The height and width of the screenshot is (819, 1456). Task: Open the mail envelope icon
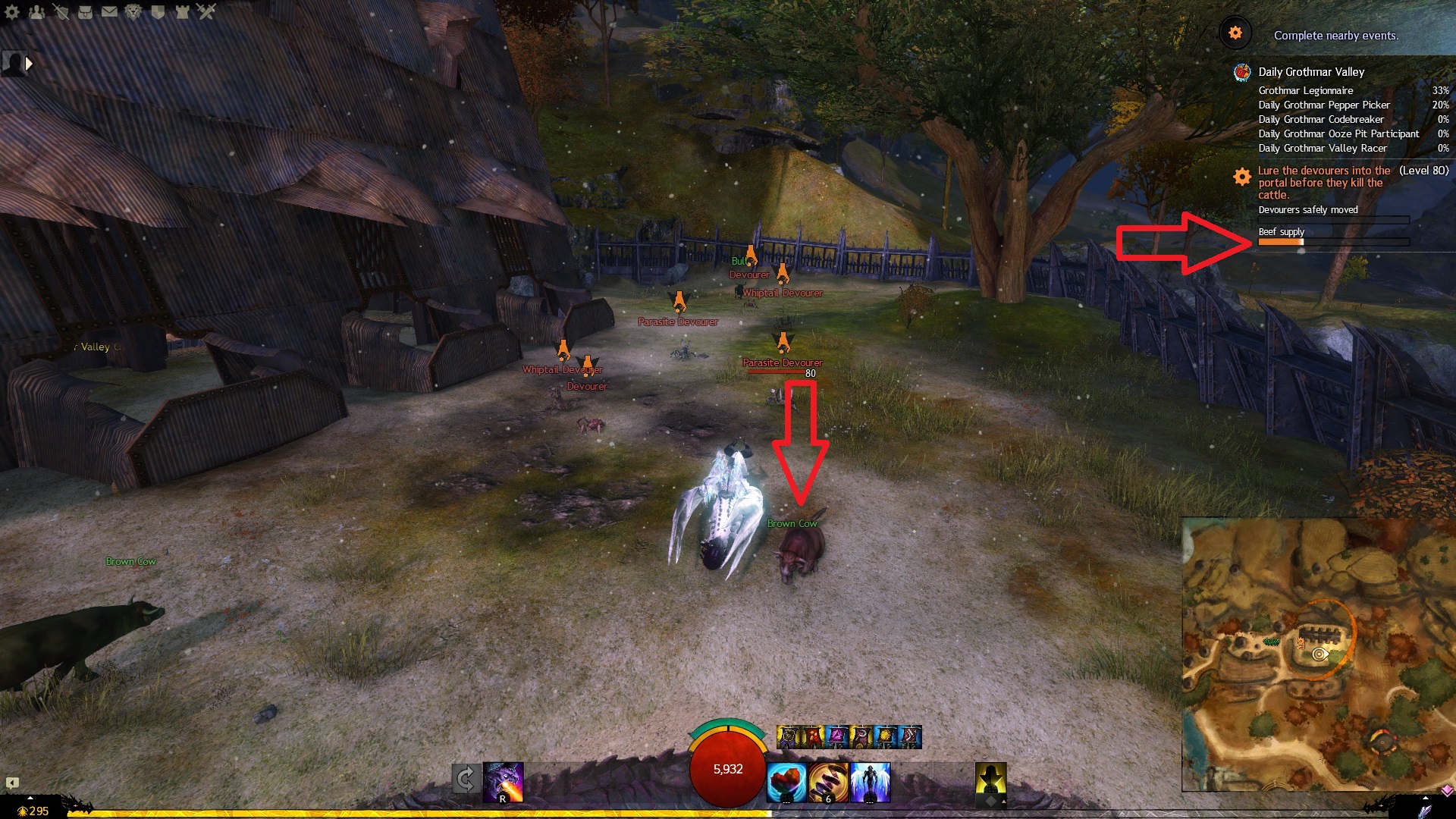[109, 11]
